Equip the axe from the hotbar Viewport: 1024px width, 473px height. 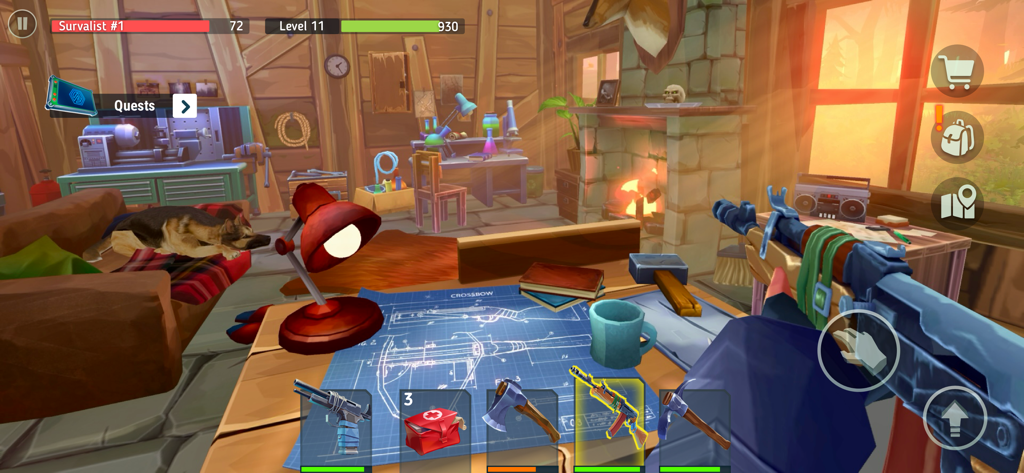pyautogui.click(x=522, y=425)
